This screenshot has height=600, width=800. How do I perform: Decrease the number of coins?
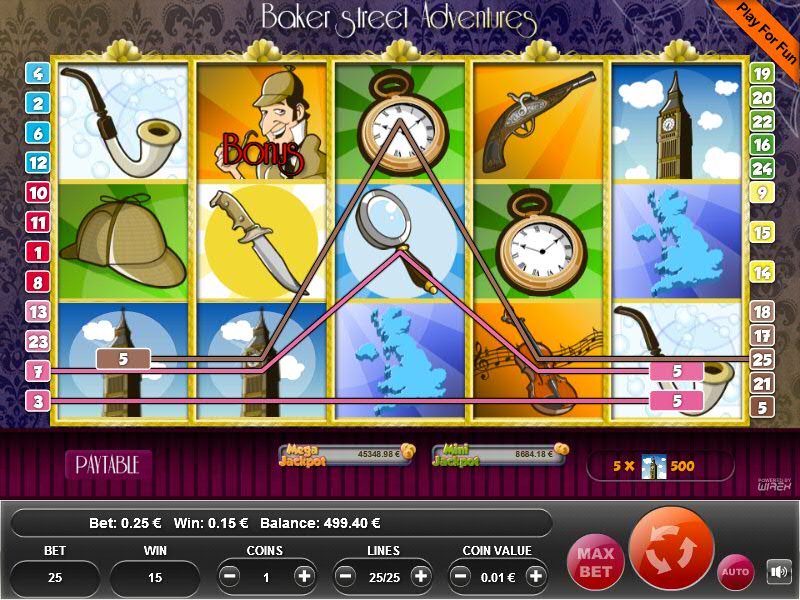(230, 577)
